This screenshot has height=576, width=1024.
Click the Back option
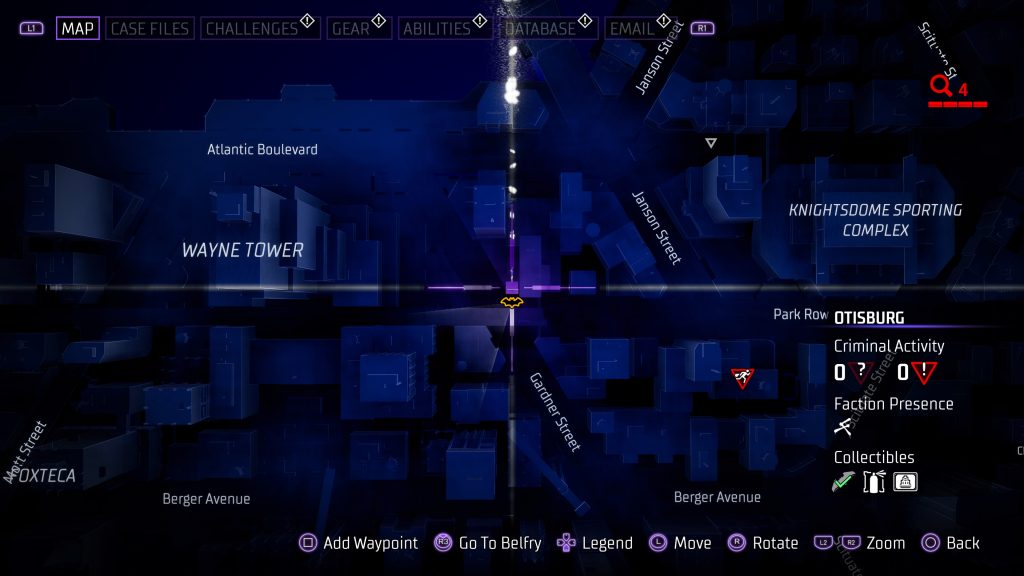click(x=951, y=543)
